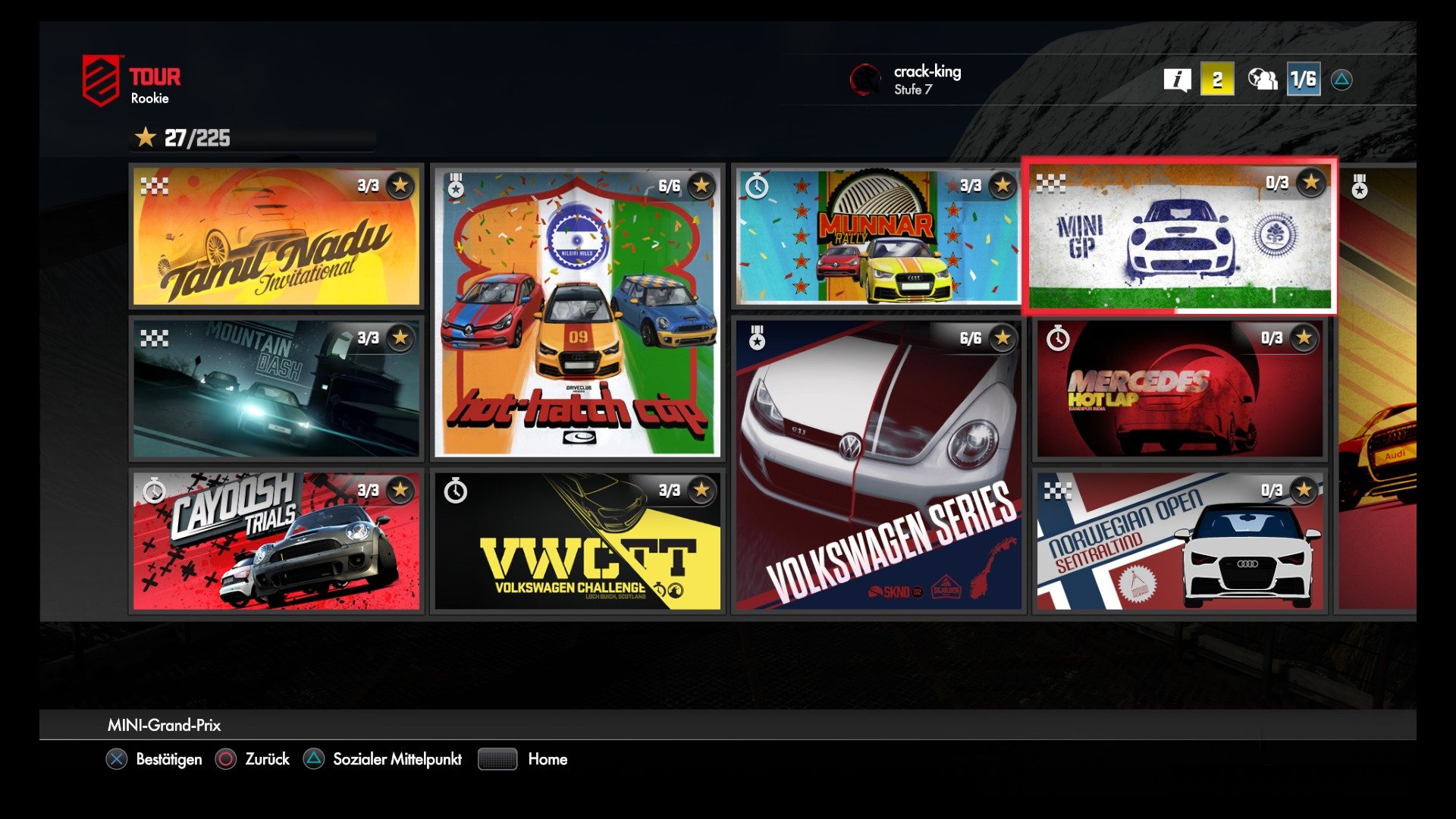Select the yellow challenges badge showing 2
Screen dimensions: 1456x819
pos(1217,78)
